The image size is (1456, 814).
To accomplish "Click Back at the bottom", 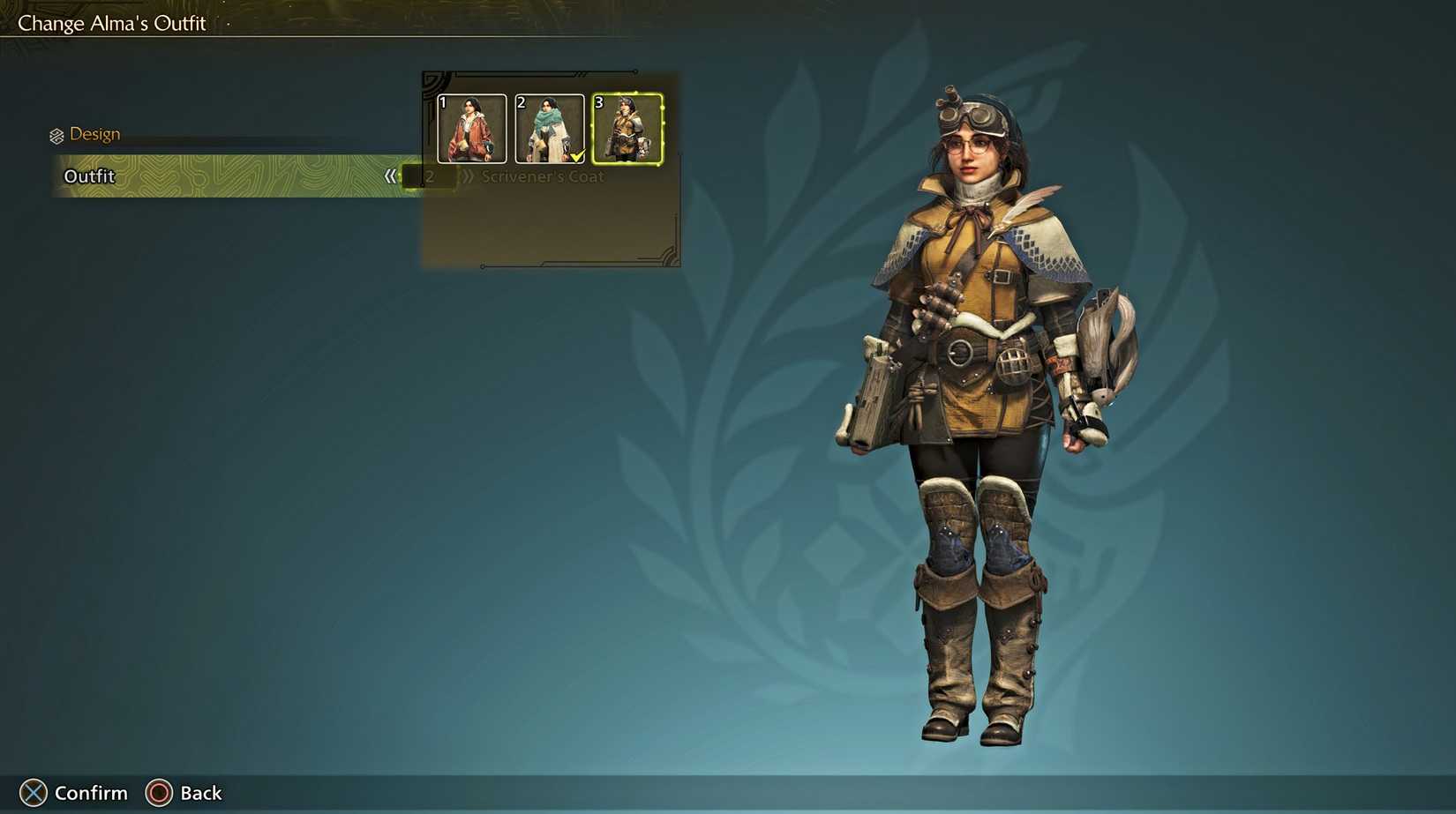I will 185,792.
